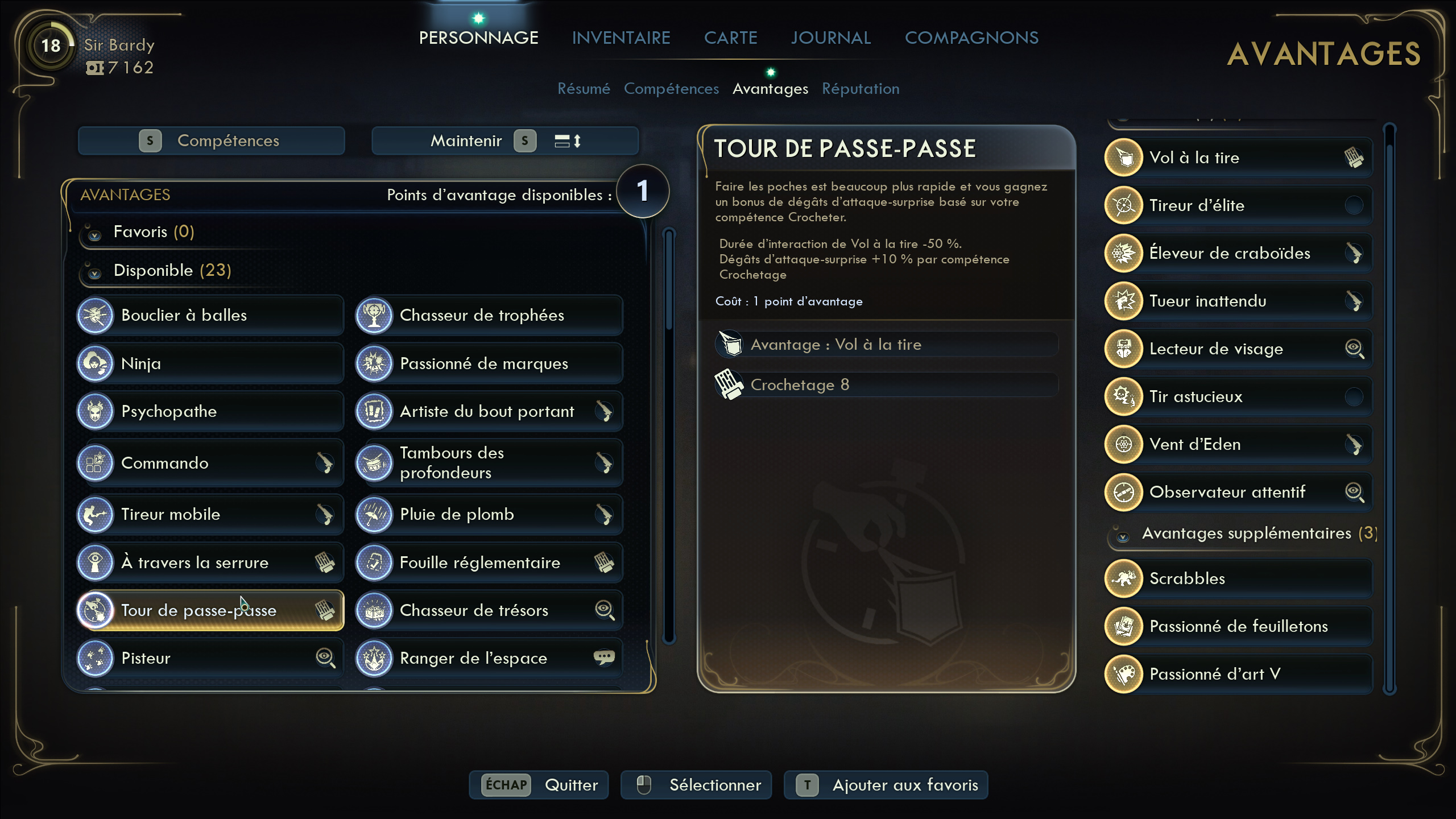Image resolution: width=1456 pixels, height=819 pixels.
Task: Open the Réputation sub-tab
Action: click(x=861, y=89)
